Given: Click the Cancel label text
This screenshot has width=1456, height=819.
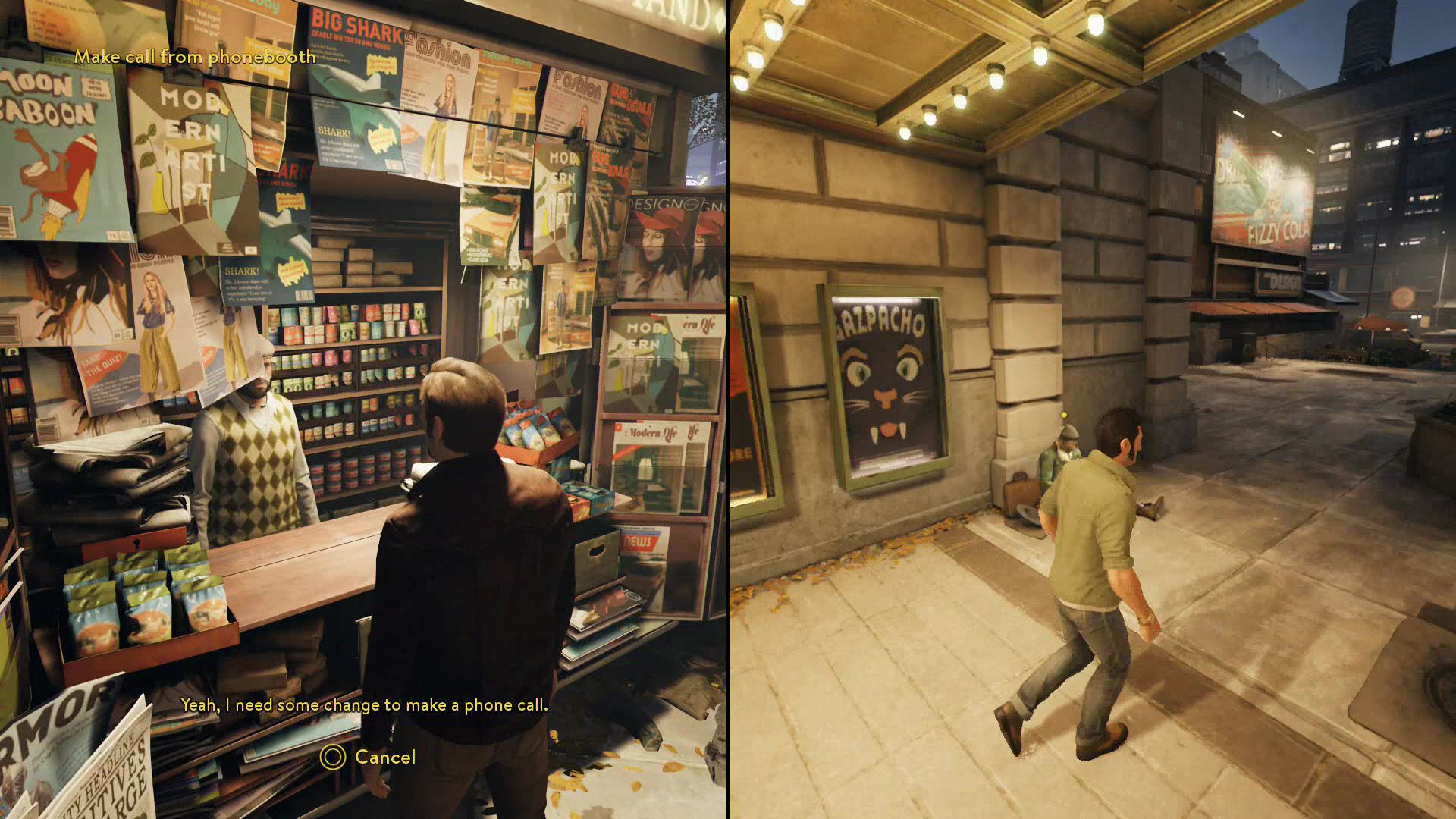Looking at the screenshot, I should [385, 756].
